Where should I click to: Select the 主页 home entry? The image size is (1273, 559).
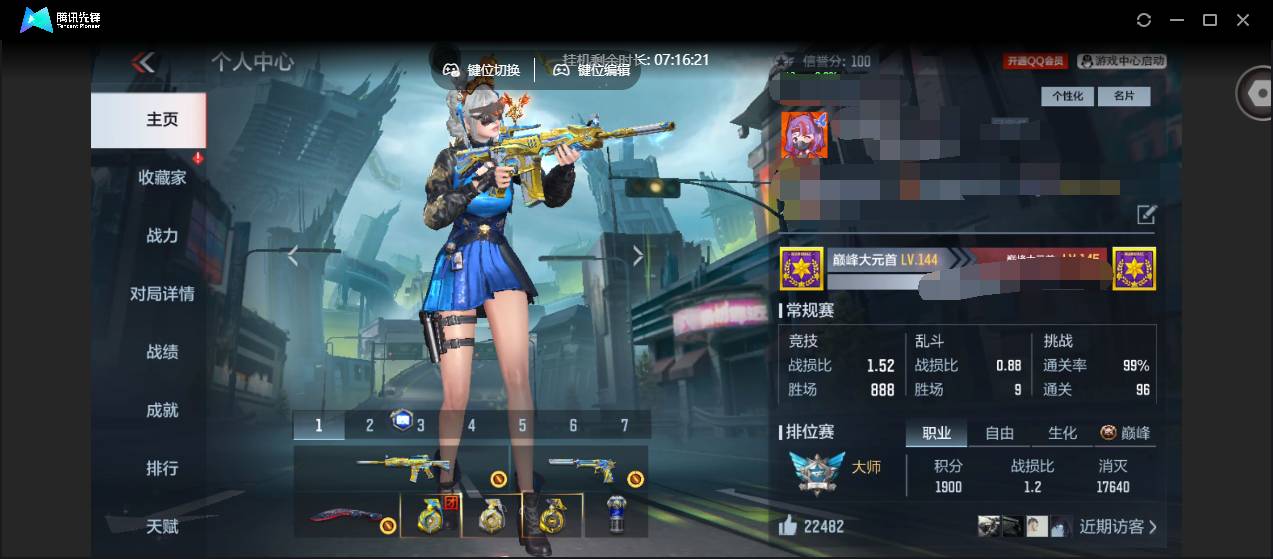pyautogui.click(x=162, y=119)
